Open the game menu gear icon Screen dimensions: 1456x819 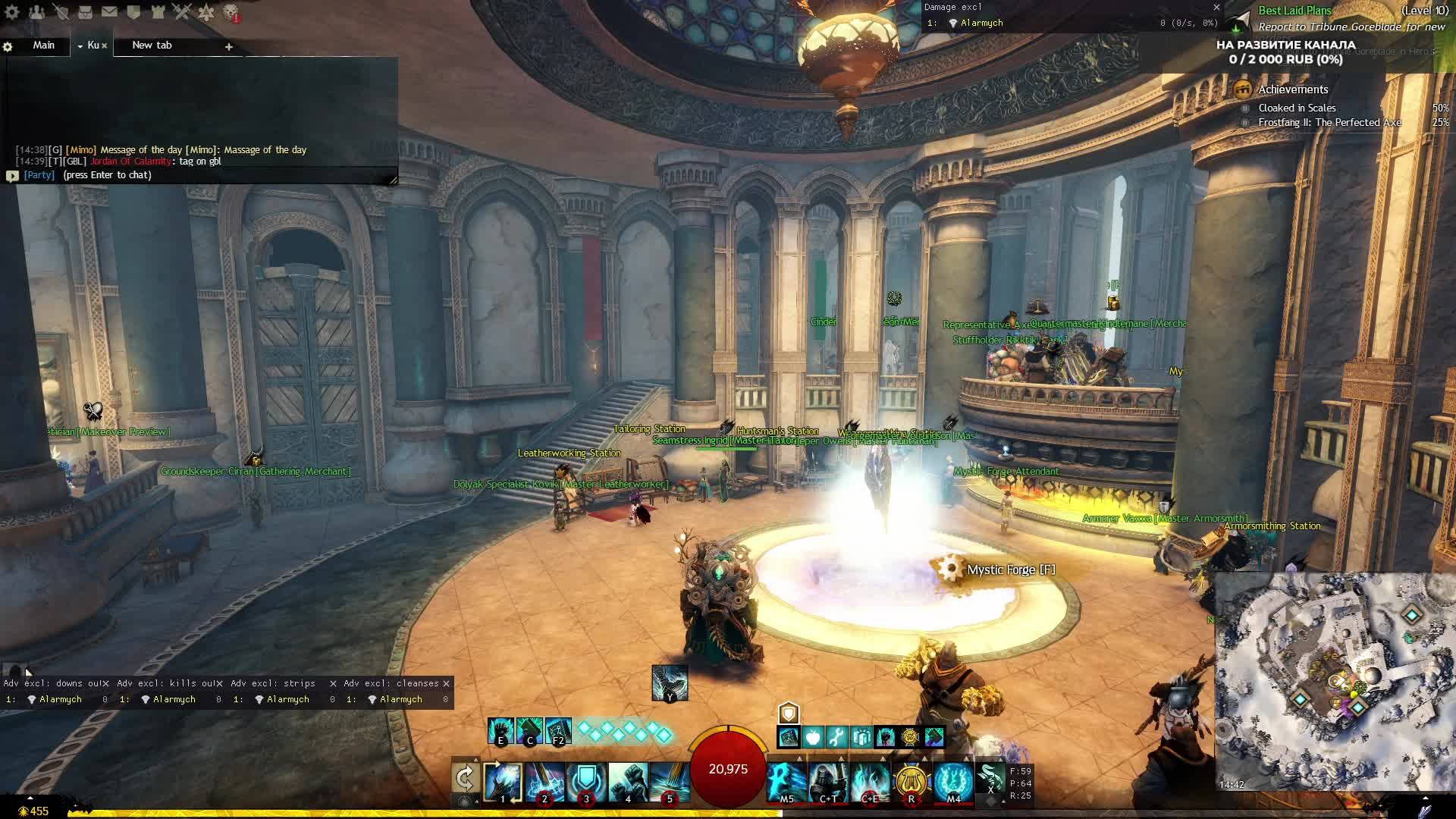[12, 12]
